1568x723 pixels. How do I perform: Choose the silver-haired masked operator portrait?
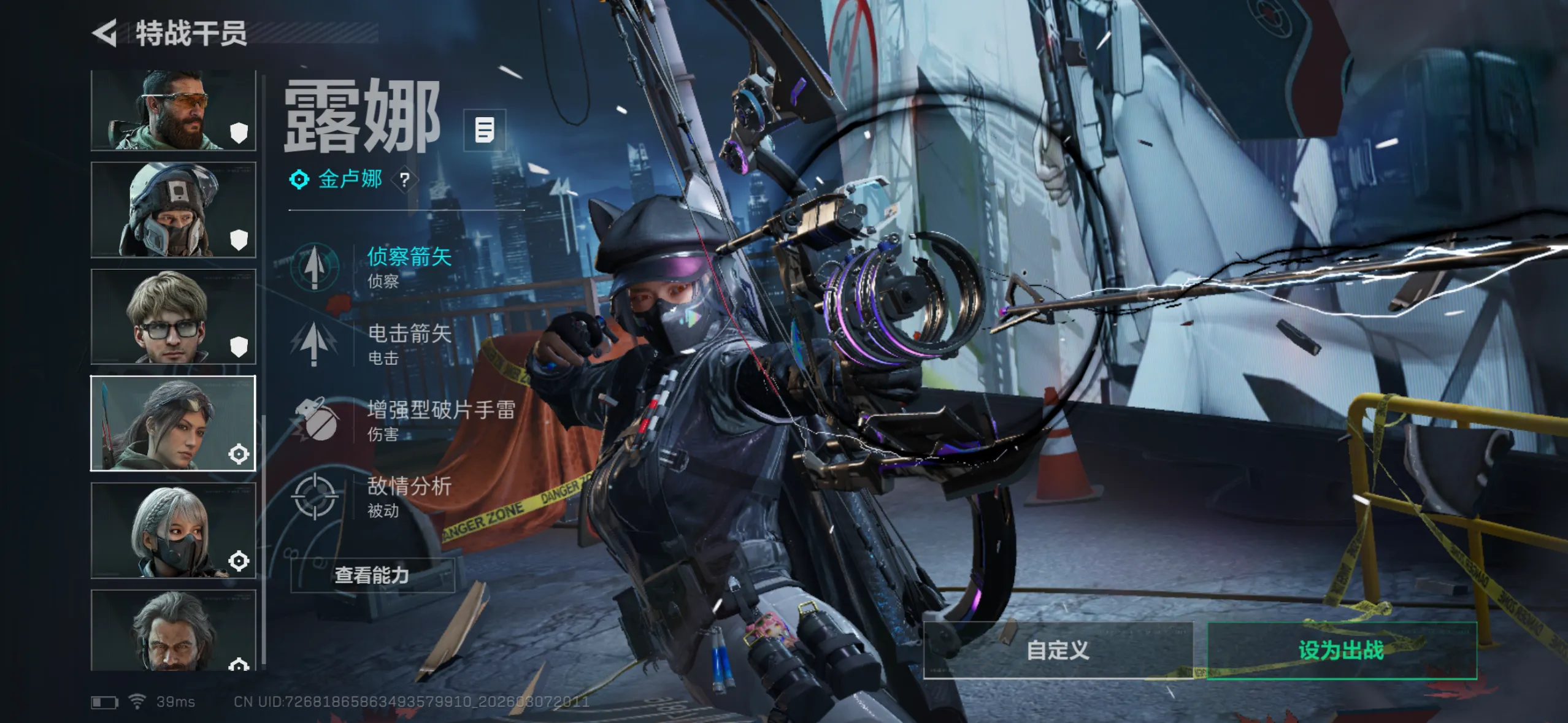coord(173,530)
